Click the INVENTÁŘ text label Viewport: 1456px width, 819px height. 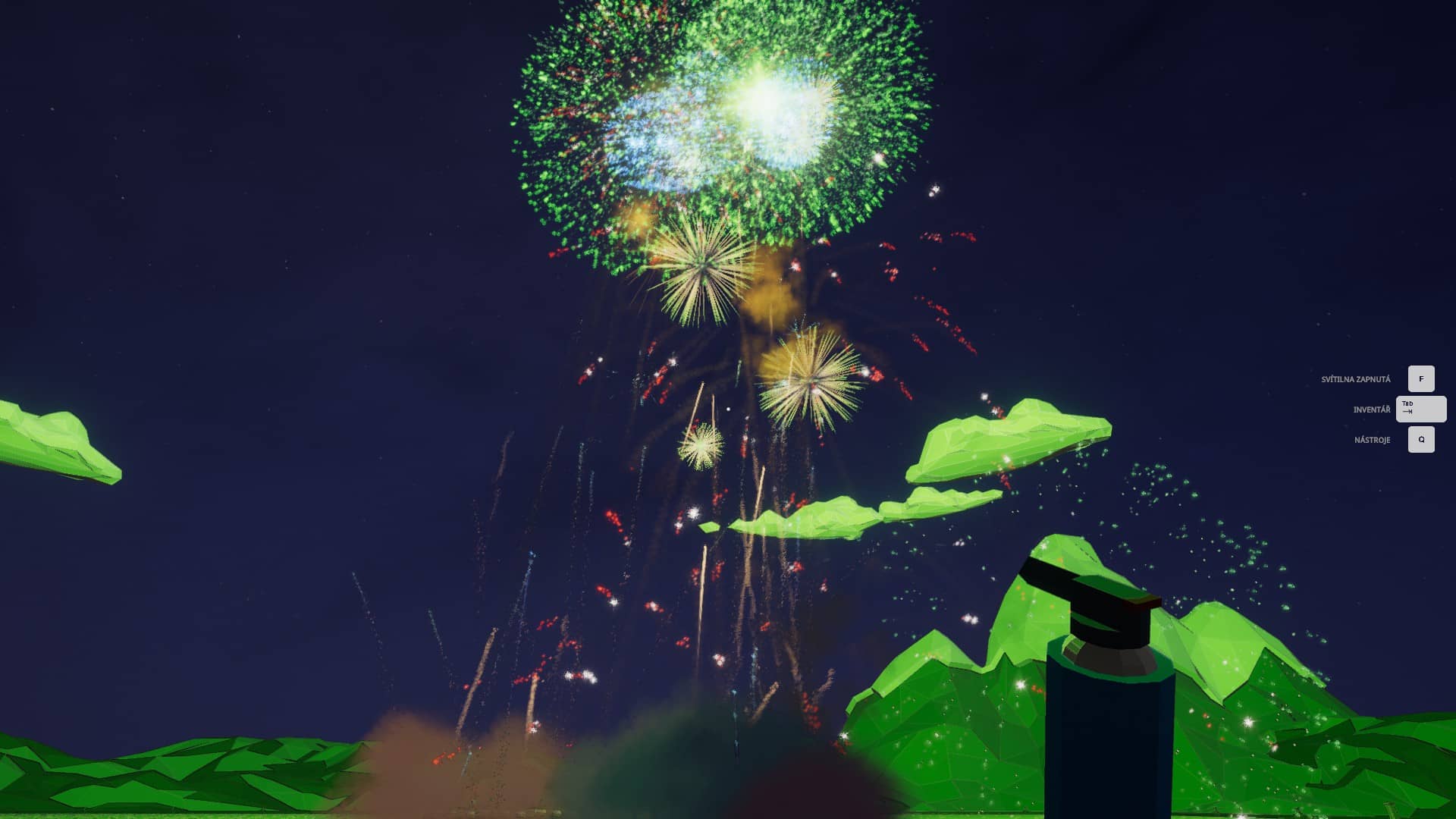click(1374, 409)
